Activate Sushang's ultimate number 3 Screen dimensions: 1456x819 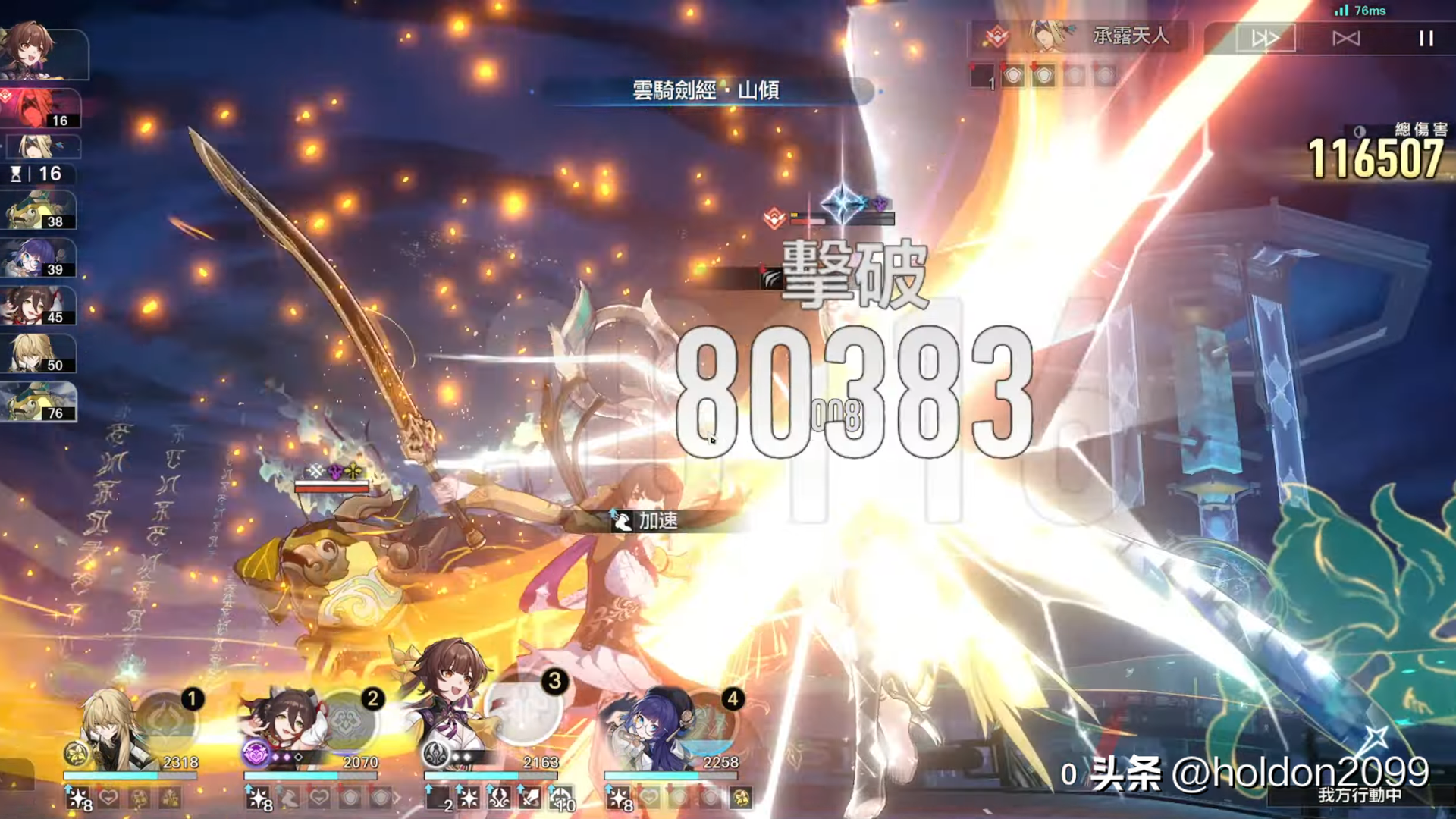pyautogui.click(x=525, y=709)
